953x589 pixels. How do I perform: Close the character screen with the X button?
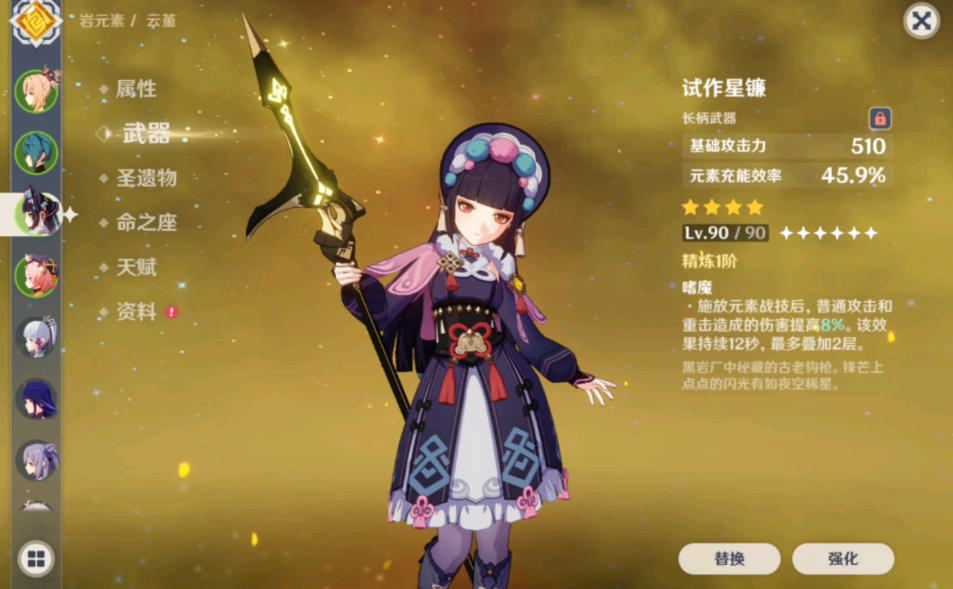(x=921, y=21)
